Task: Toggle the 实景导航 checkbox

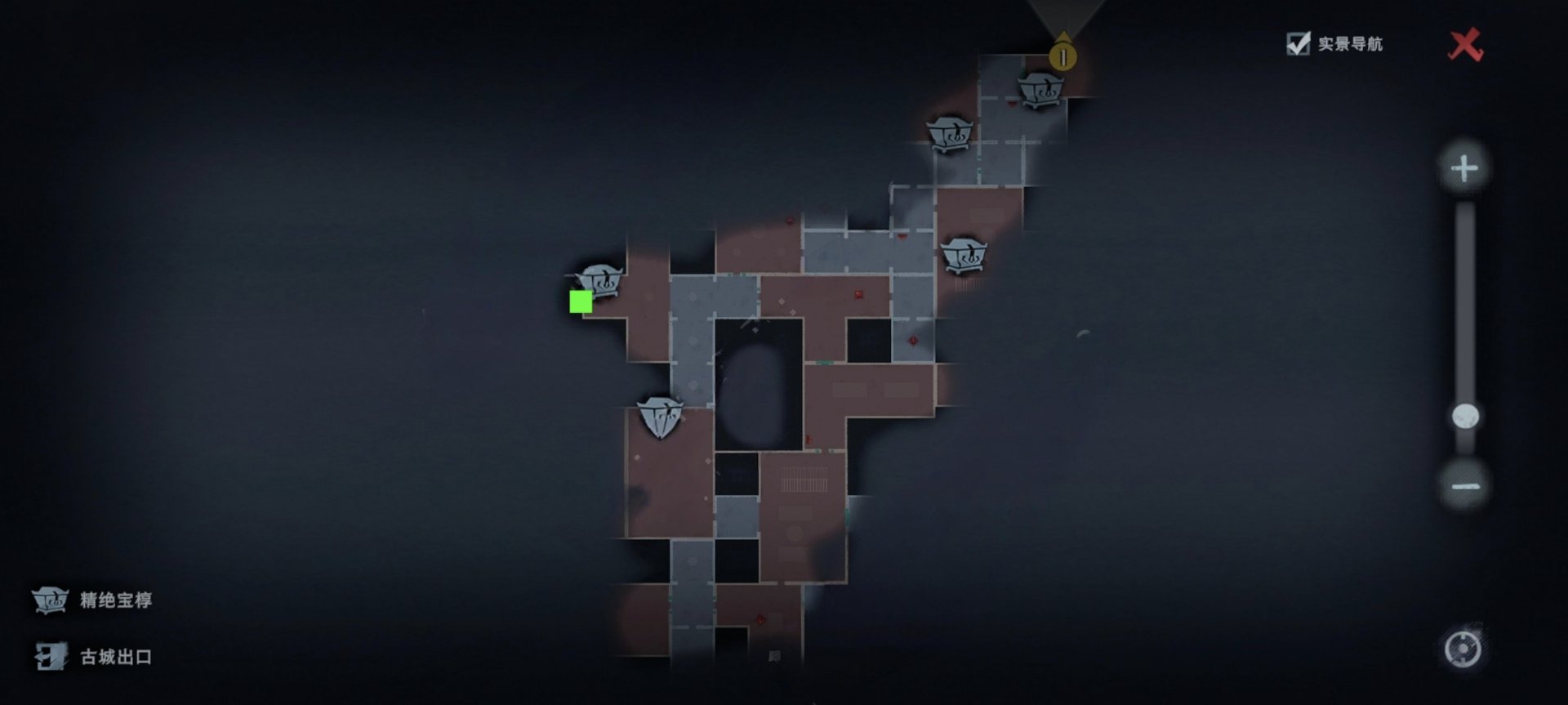Action: (x=1298, y=44)
